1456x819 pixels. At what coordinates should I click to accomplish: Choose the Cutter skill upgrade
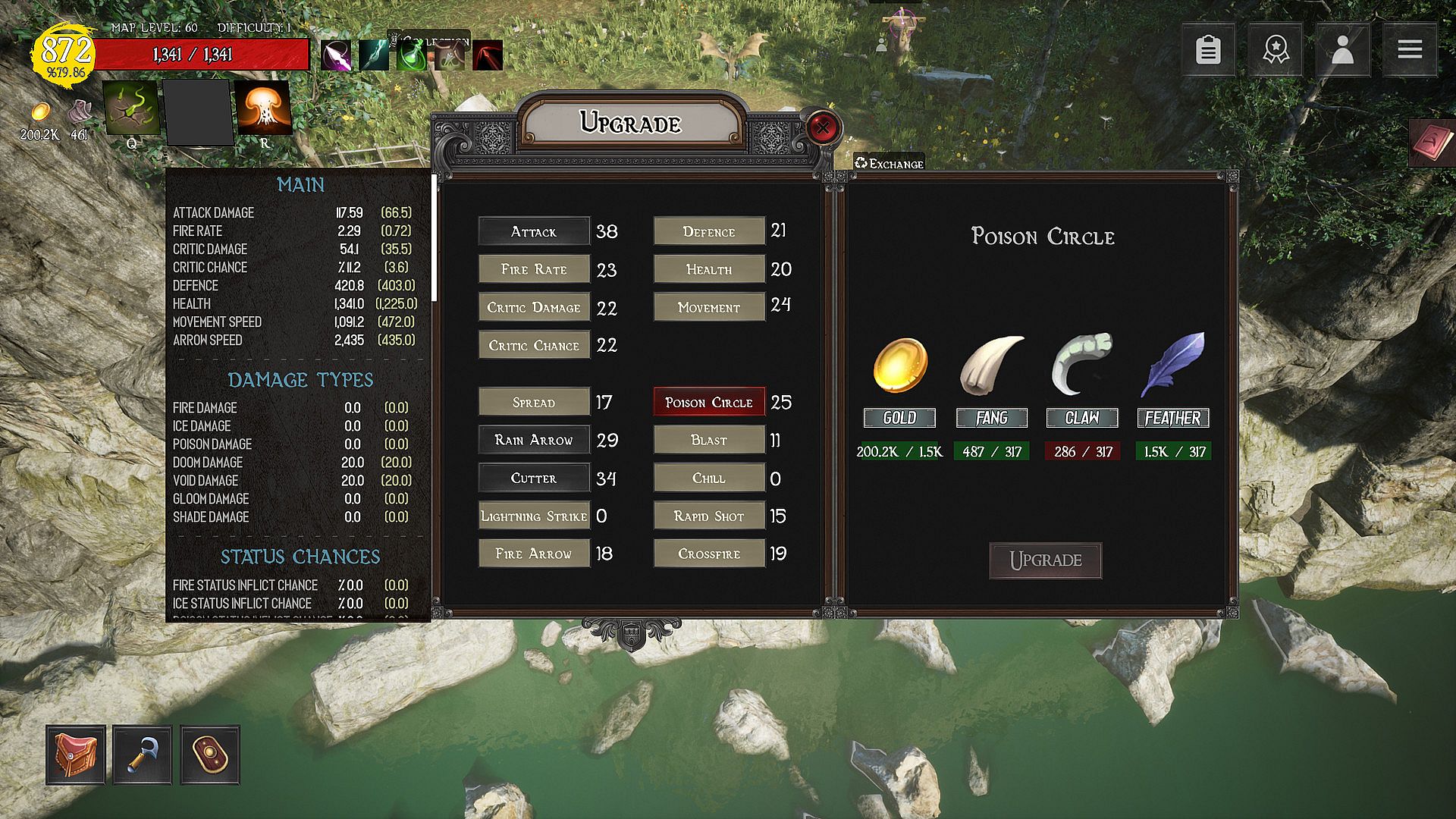coord(534,478)
